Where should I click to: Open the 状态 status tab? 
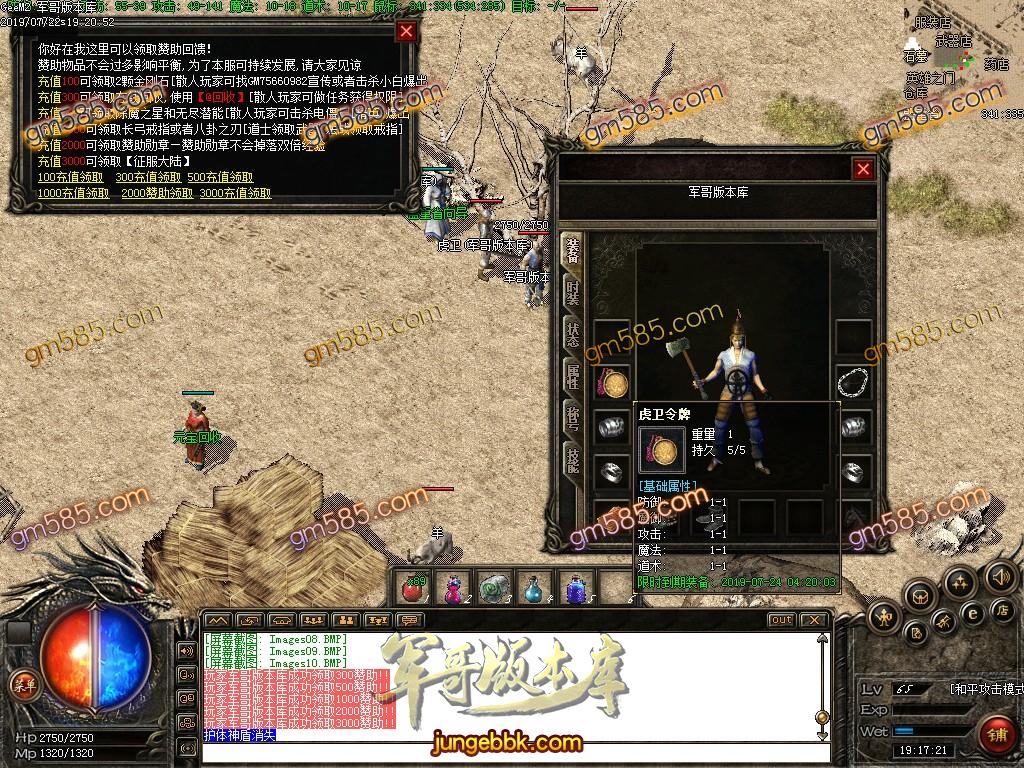pyautogui.click(x=573, y=335)
